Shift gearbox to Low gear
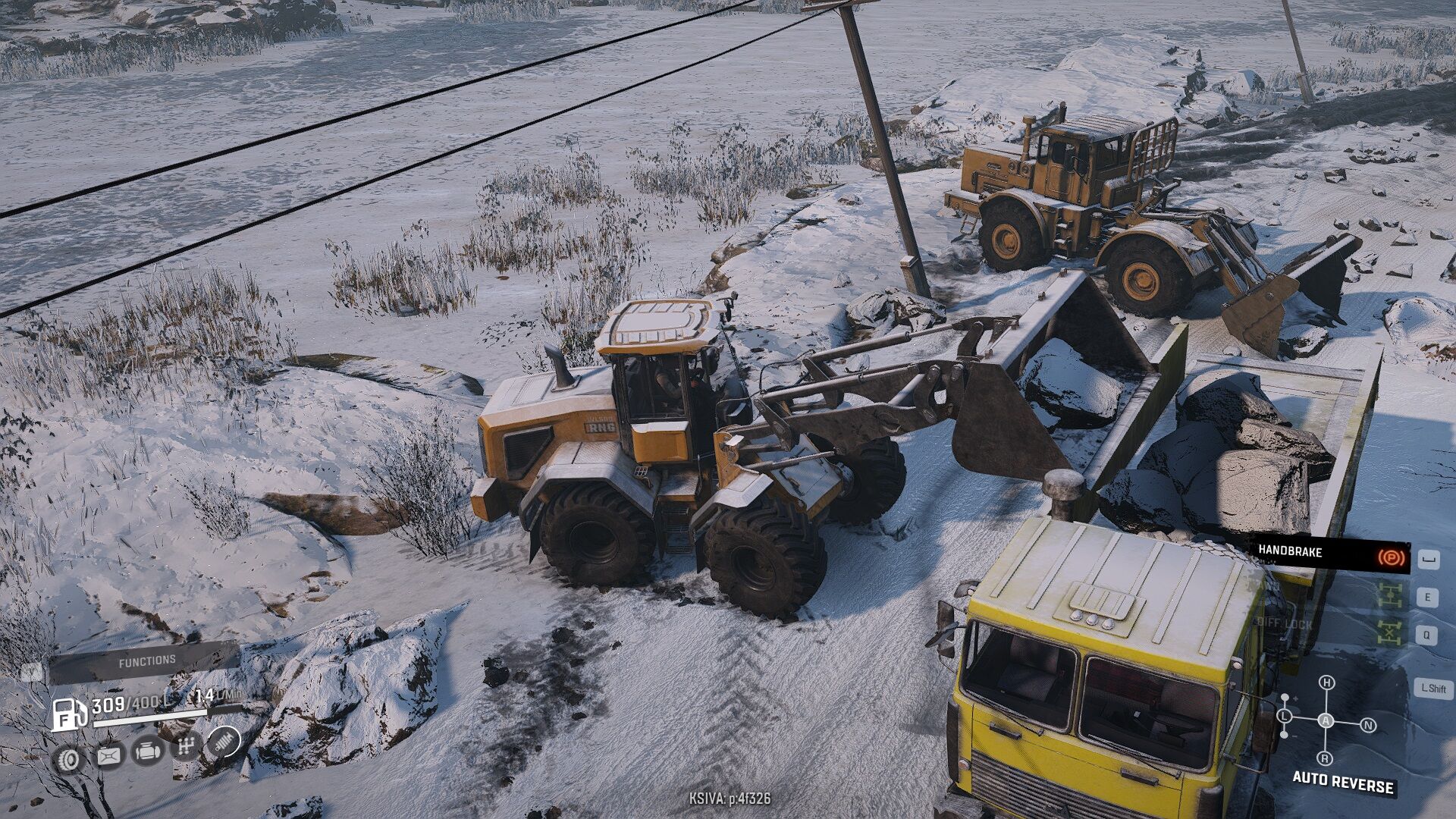Screen dimensions: 1456x819 point(1285,716)
